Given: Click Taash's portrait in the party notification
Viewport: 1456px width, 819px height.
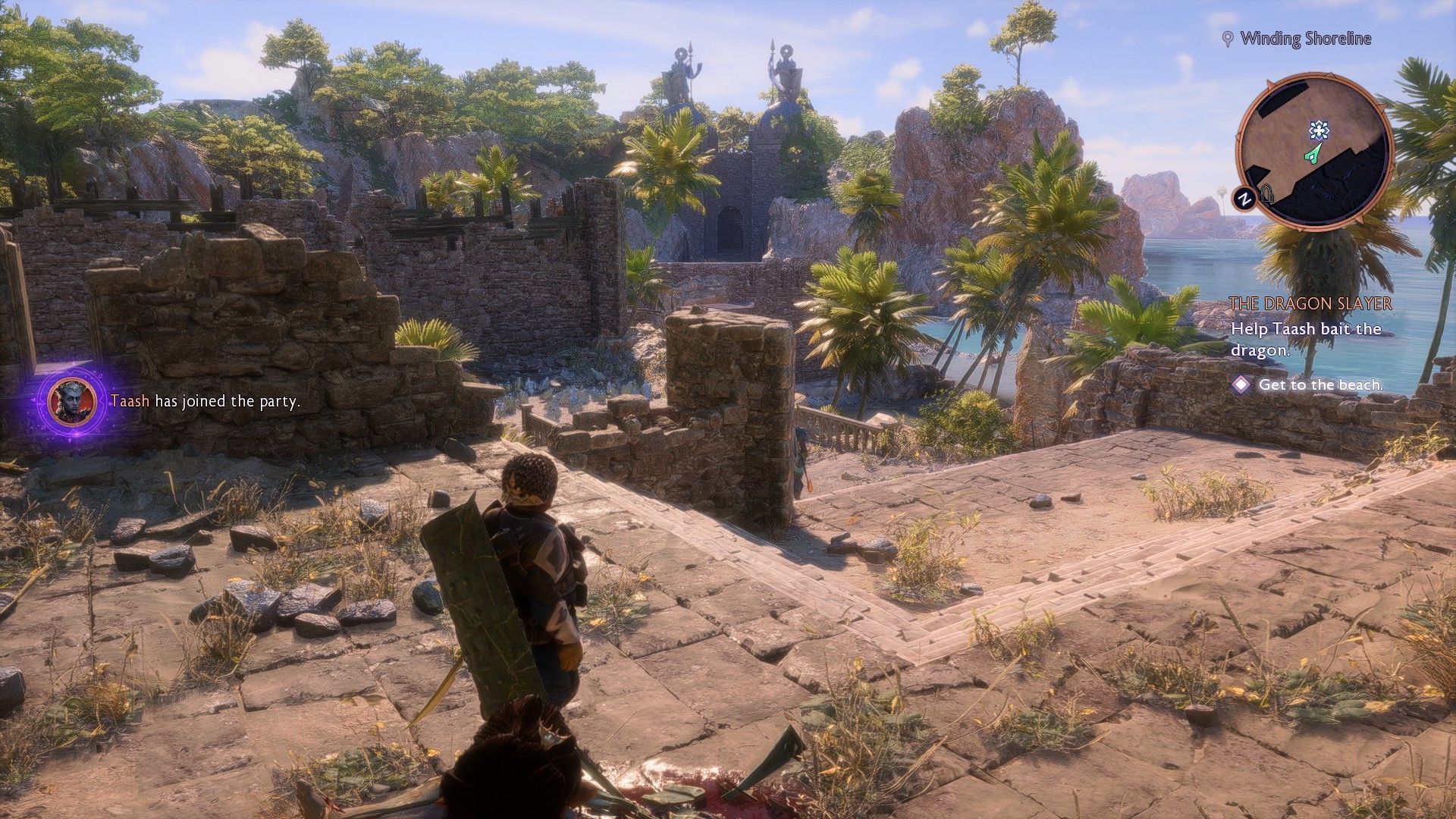Looking at the screenshot, I should click(x=71, y=400).
